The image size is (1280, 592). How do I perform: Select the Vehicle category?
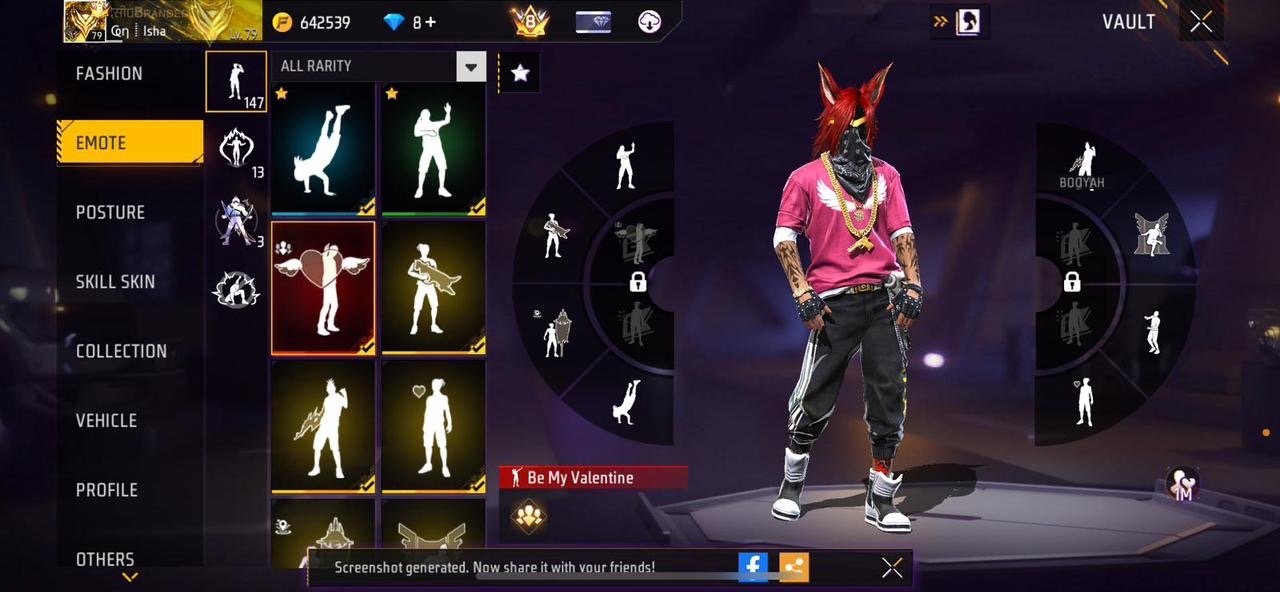click(x=106, y=421)
